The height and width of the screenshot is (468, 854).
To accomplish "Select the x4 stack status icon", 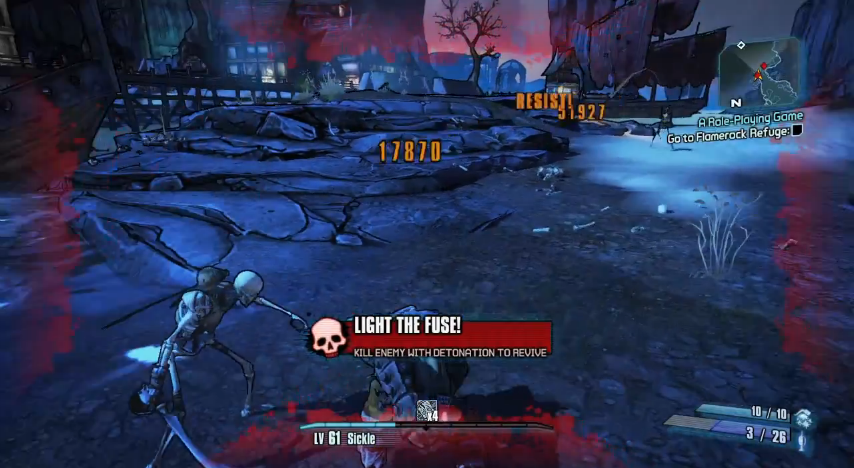I will coord(427,409).
